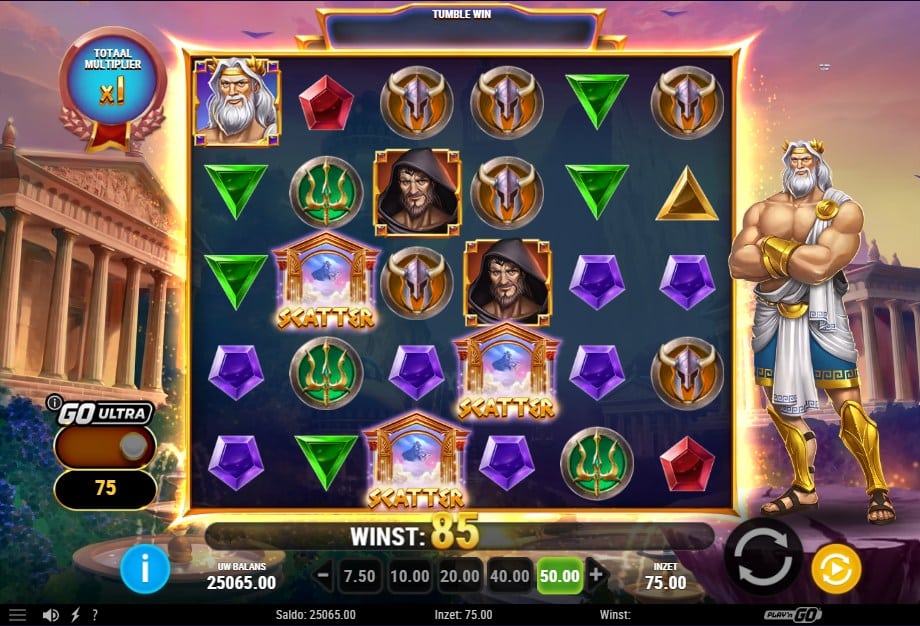Select the 7.50 bet value
Viewport: 920px width, 626px height.
tap(358, 576)
